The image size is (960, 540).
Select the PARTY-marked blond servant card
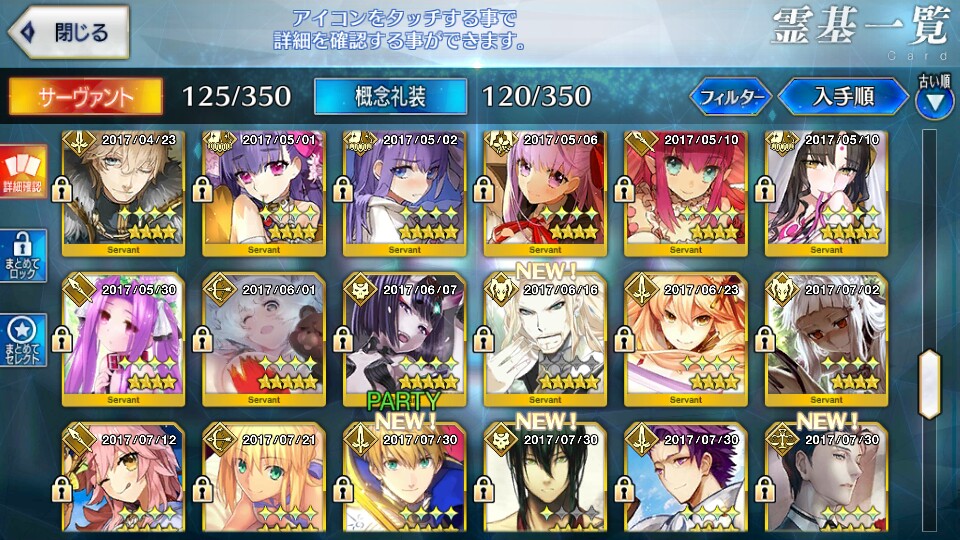point(404,478)
